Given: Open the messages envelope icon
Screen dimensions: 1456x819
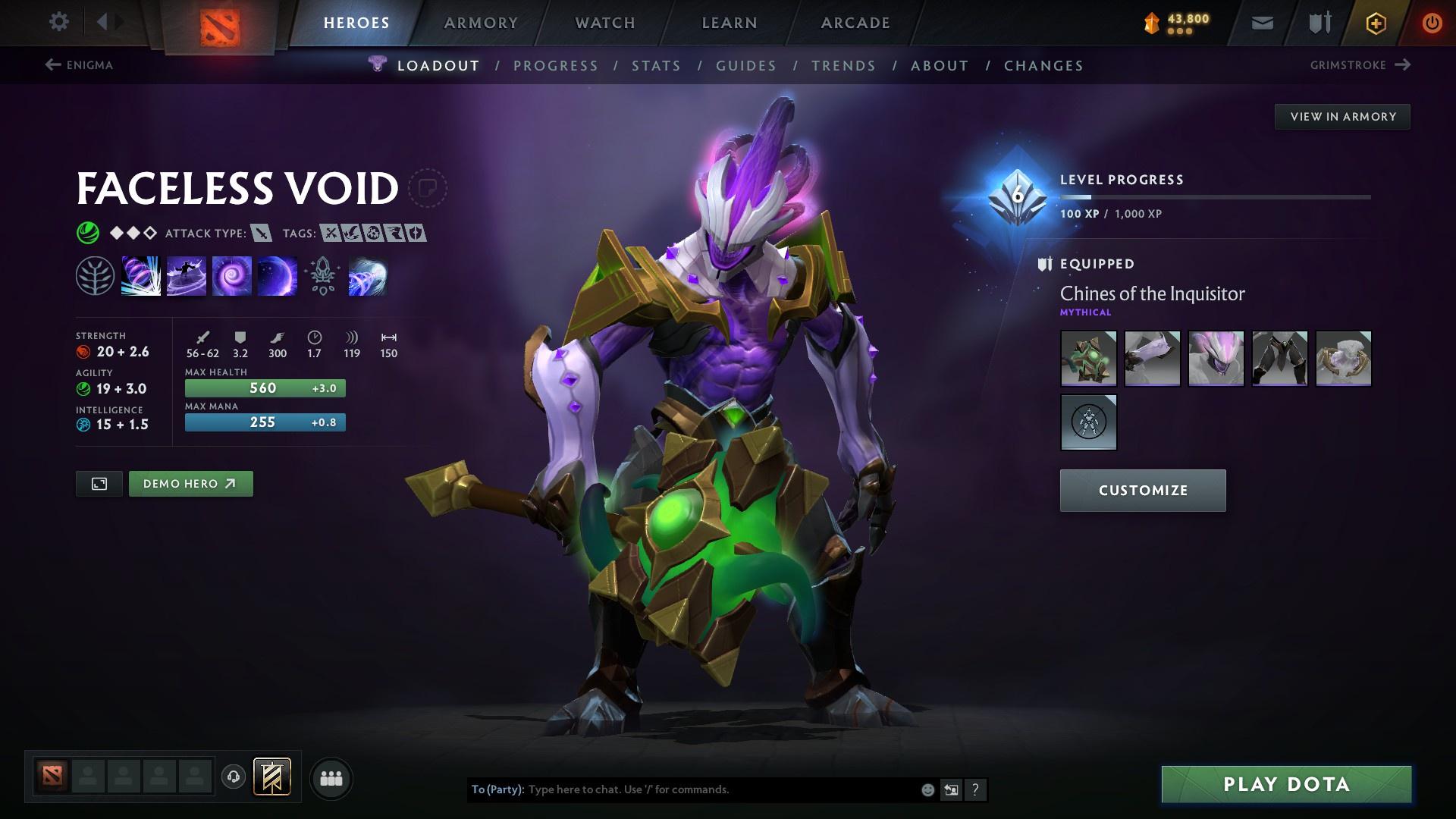Looking at the screenshot, I should pyautogui.click(x=1261, y=22).
